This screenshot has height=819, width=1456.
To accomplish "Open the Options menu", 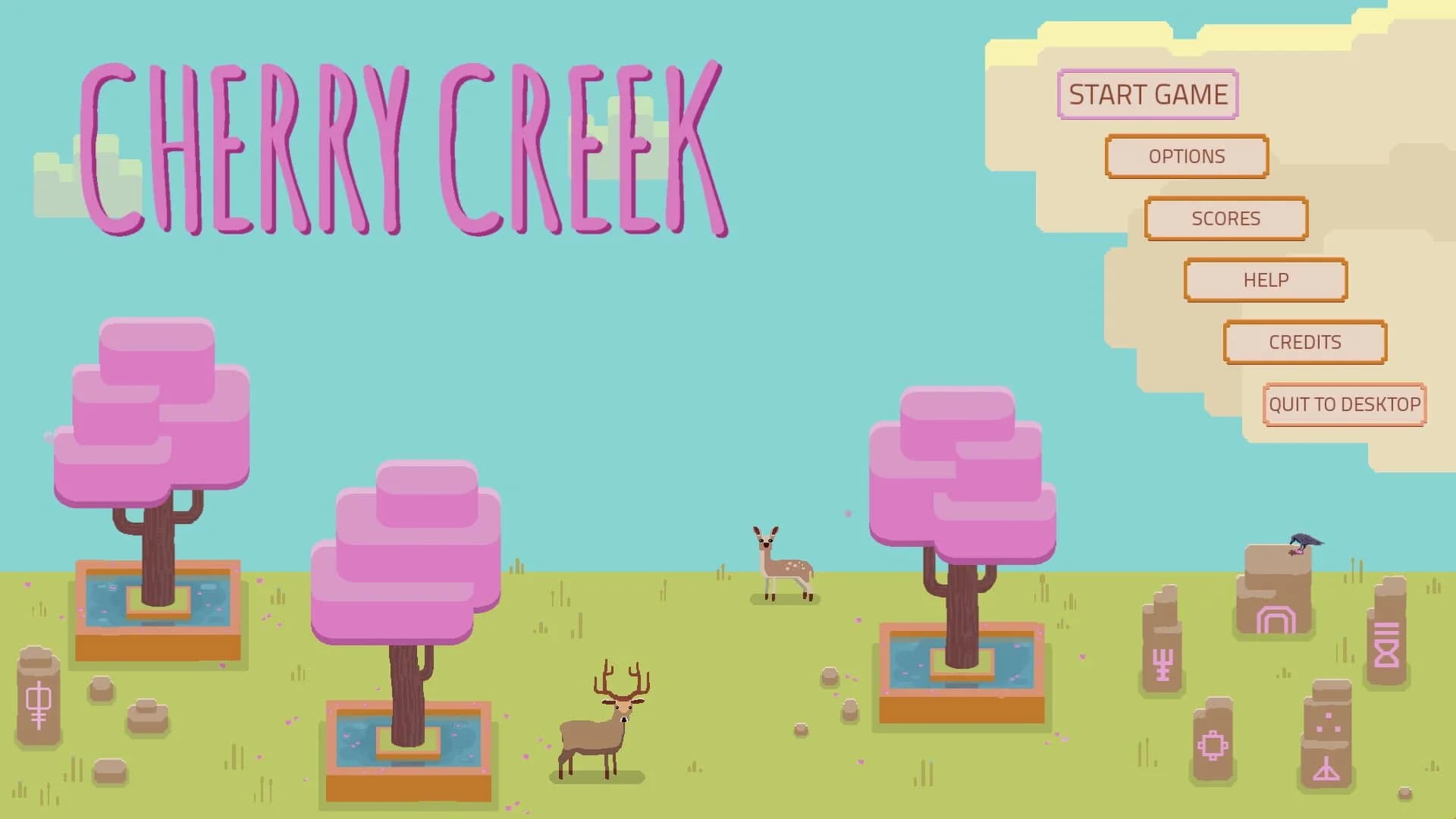I will click(1186, 156).
